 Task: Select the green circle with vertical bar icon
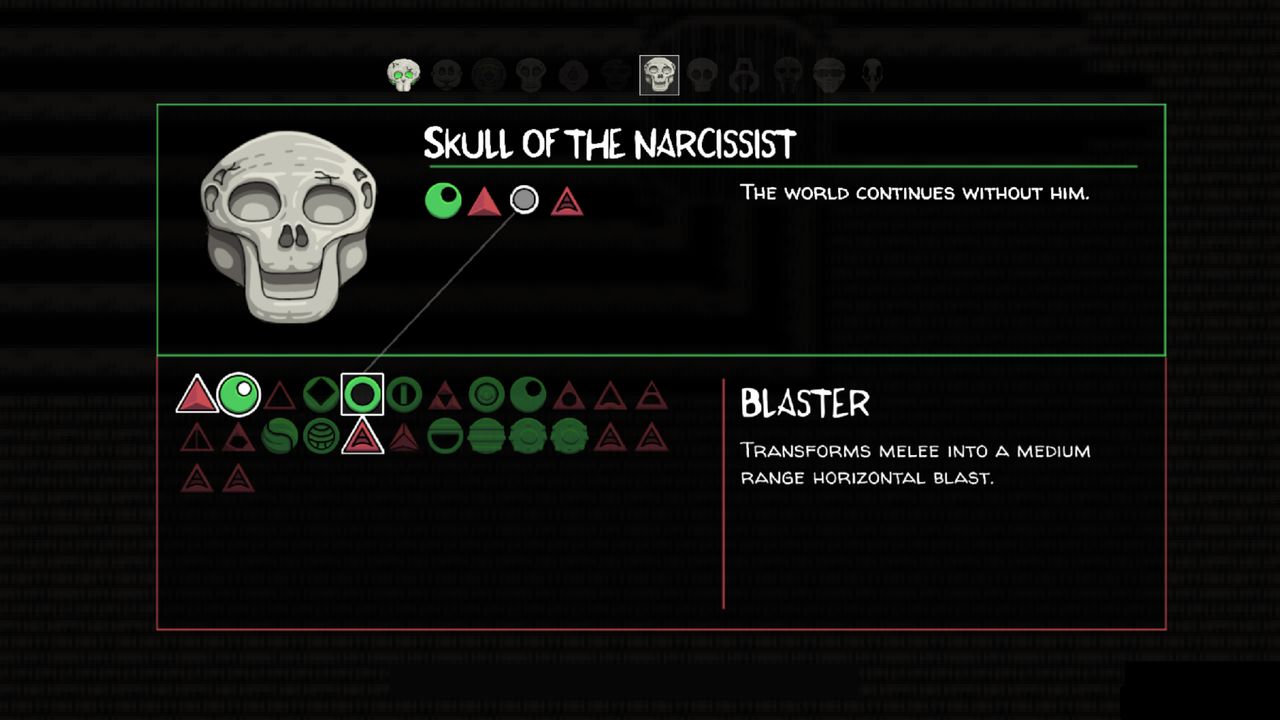tap(405, 394)
